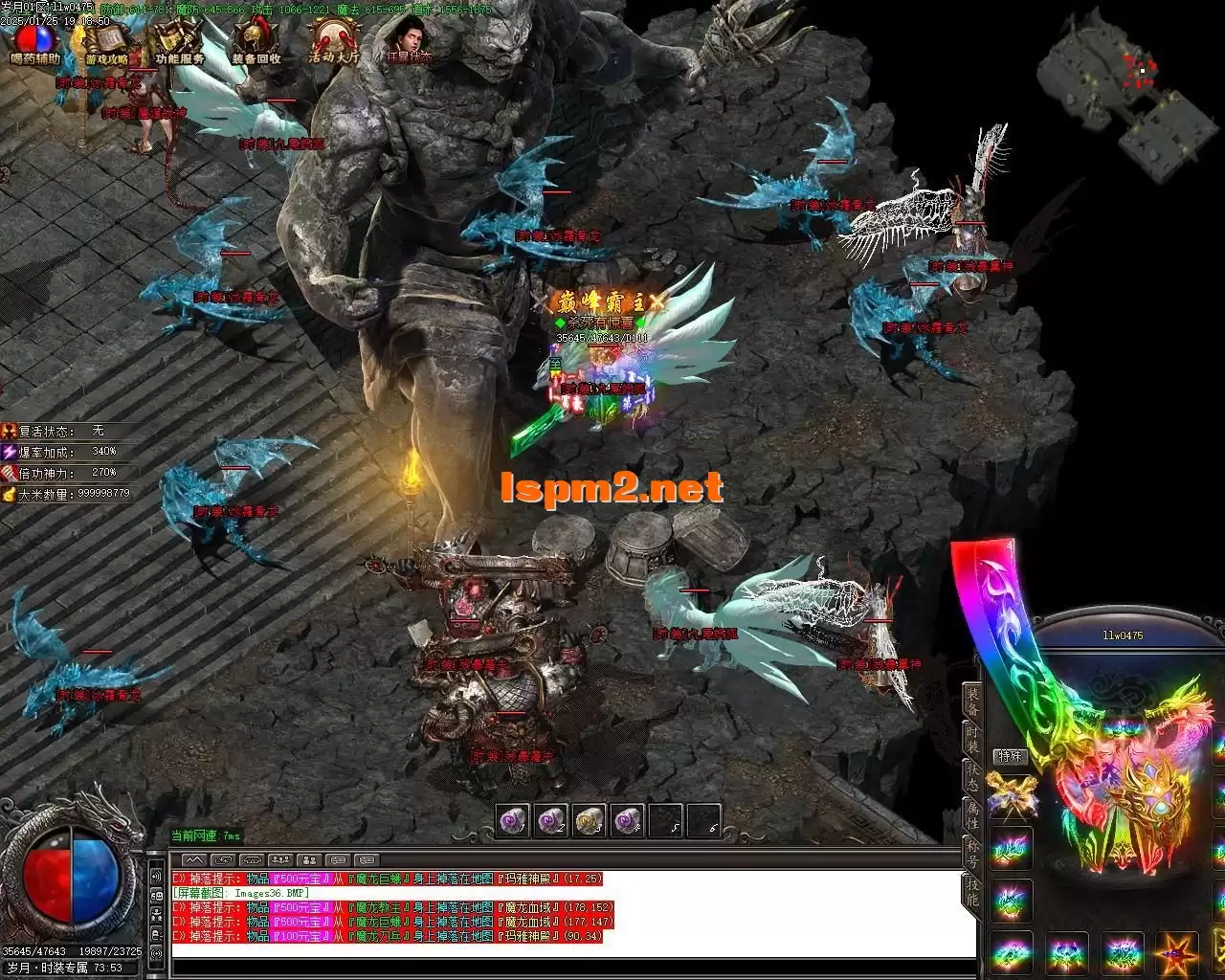Open the 活动大厅 activity hall

click(x=333, y=43)
